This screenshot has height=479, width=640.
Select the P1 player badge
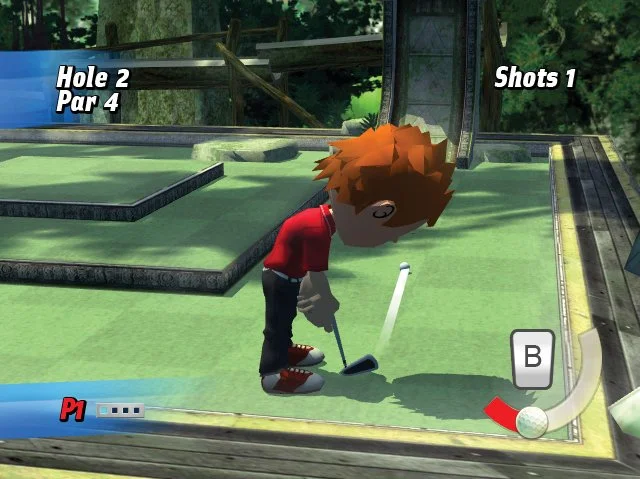[x=73, y=409]
